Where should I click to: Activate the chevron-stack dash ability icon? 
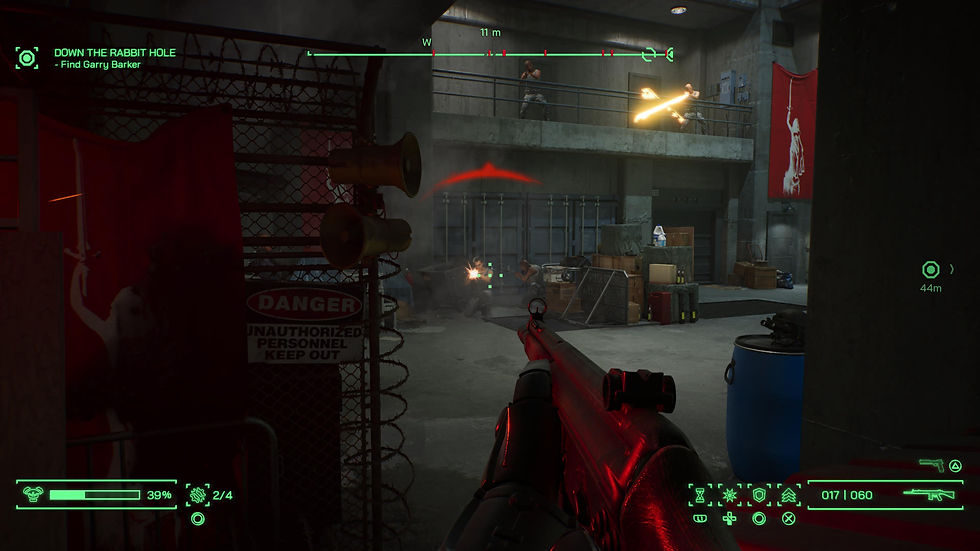pyautogui.click(x=788, y=495)
